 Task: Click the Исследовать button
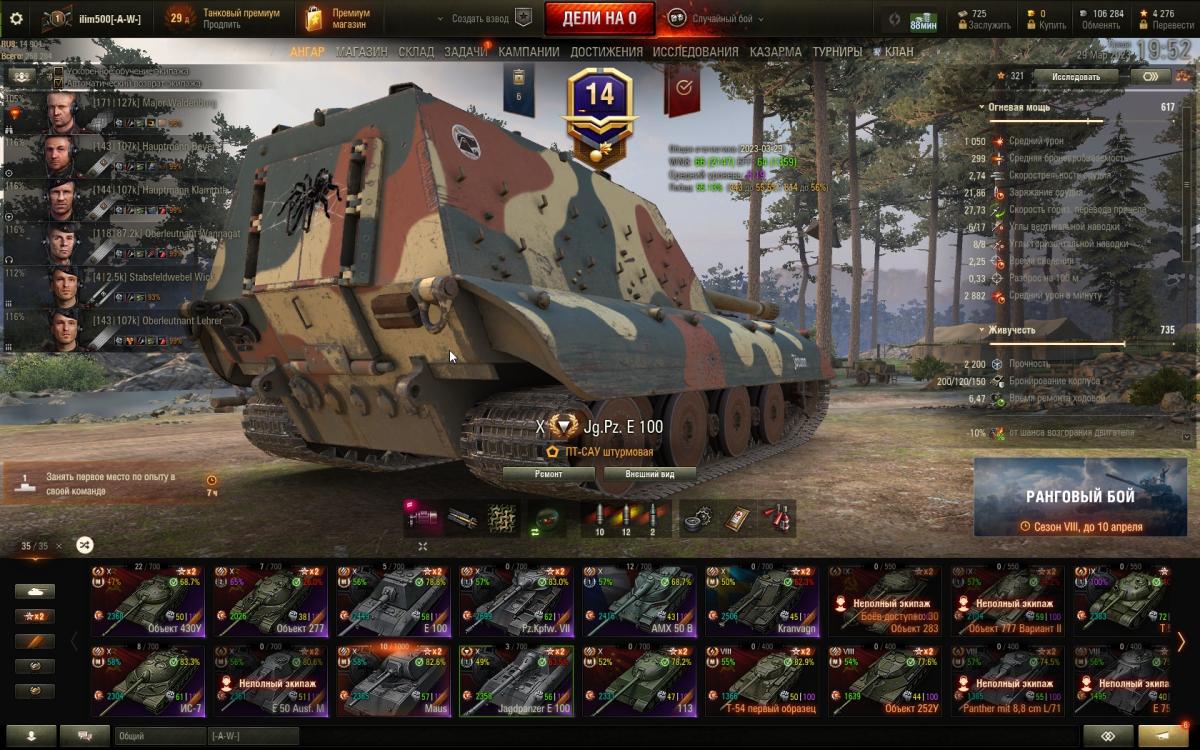(x=1075, y=76)
